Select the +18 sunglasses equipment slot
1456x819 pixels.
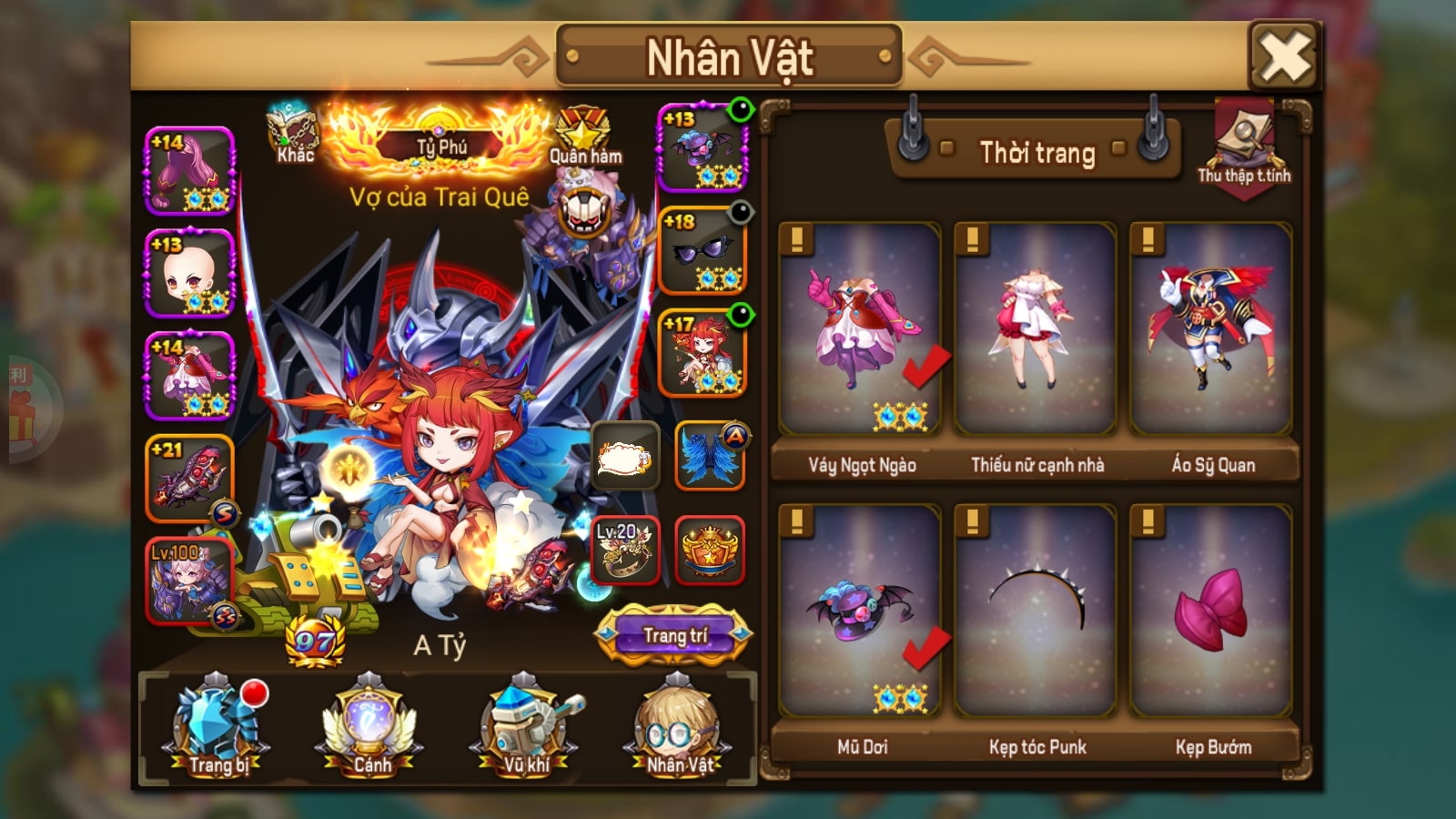point(702,250)
